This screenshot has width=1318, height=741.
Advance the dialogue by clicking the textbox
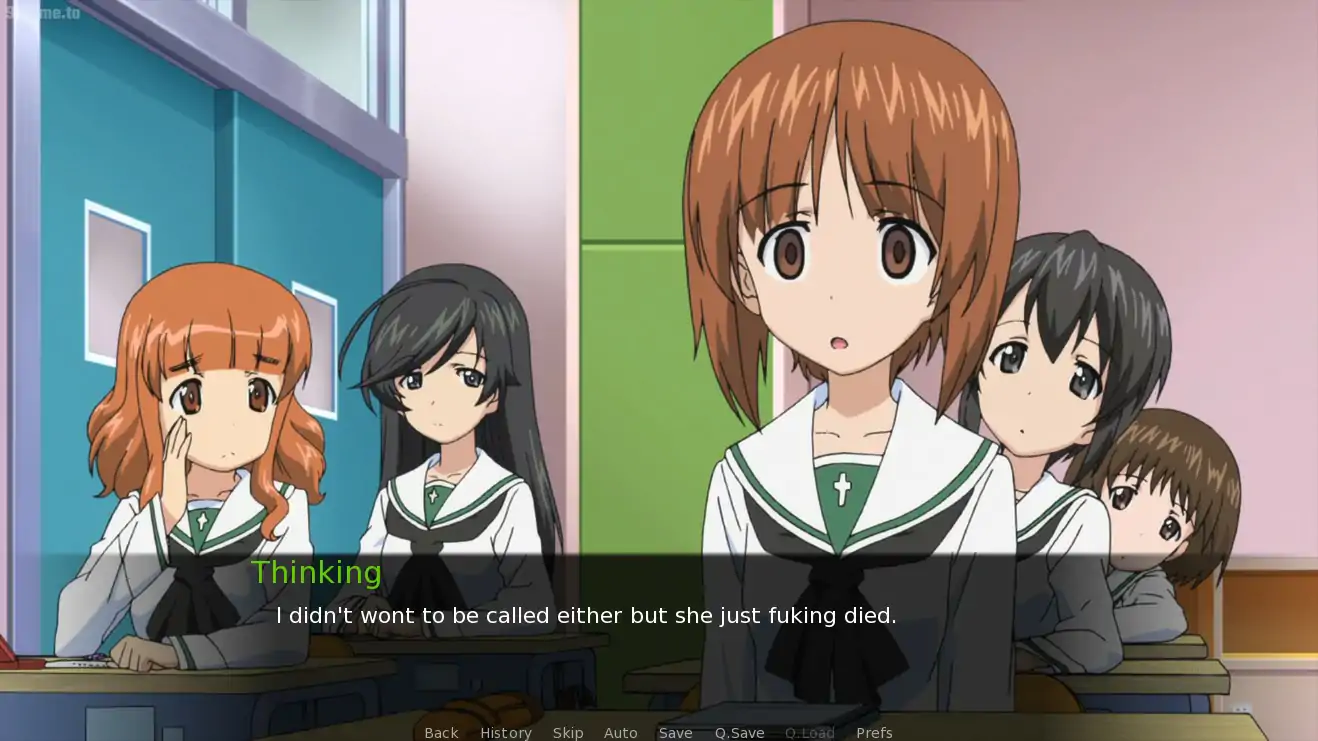[x=658, y=640]
